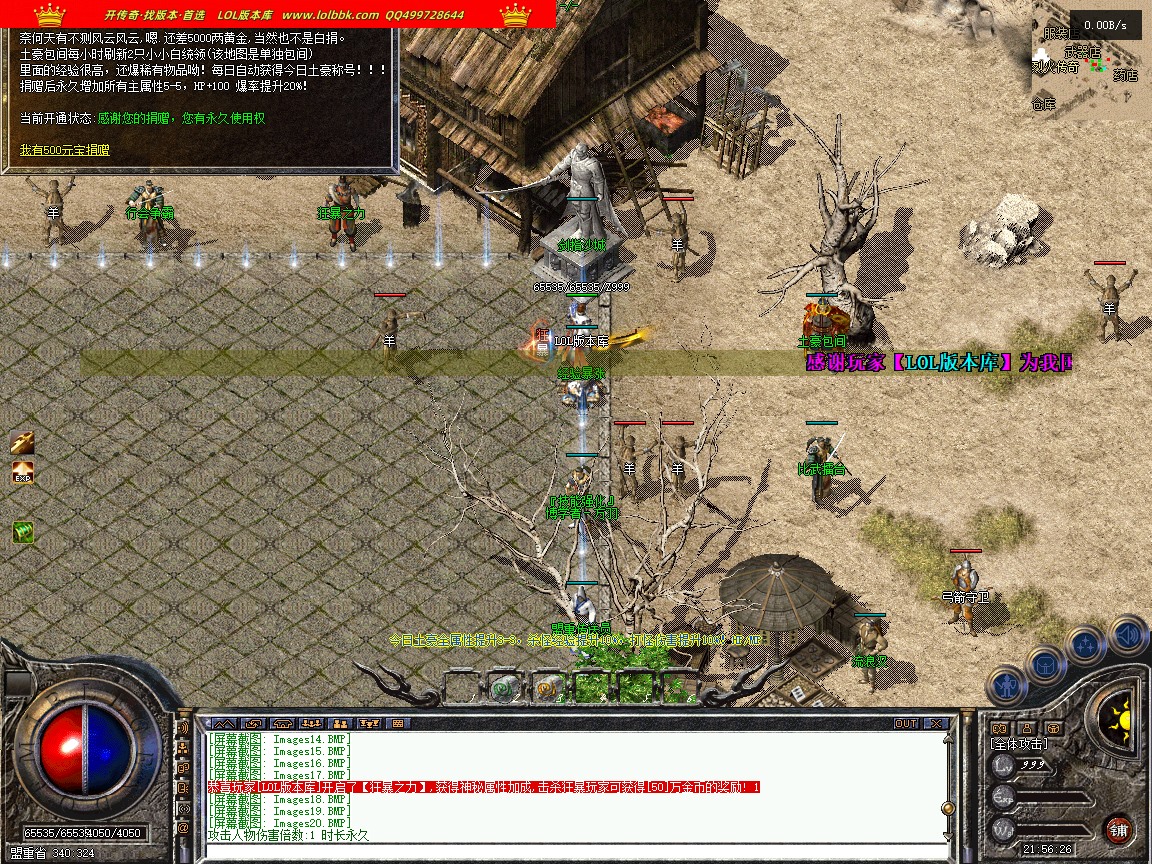Image resolution: width=1152 pixels, height=864 pixels.
Task: Click the EXP buff icon
Action: tap(23, 472)
